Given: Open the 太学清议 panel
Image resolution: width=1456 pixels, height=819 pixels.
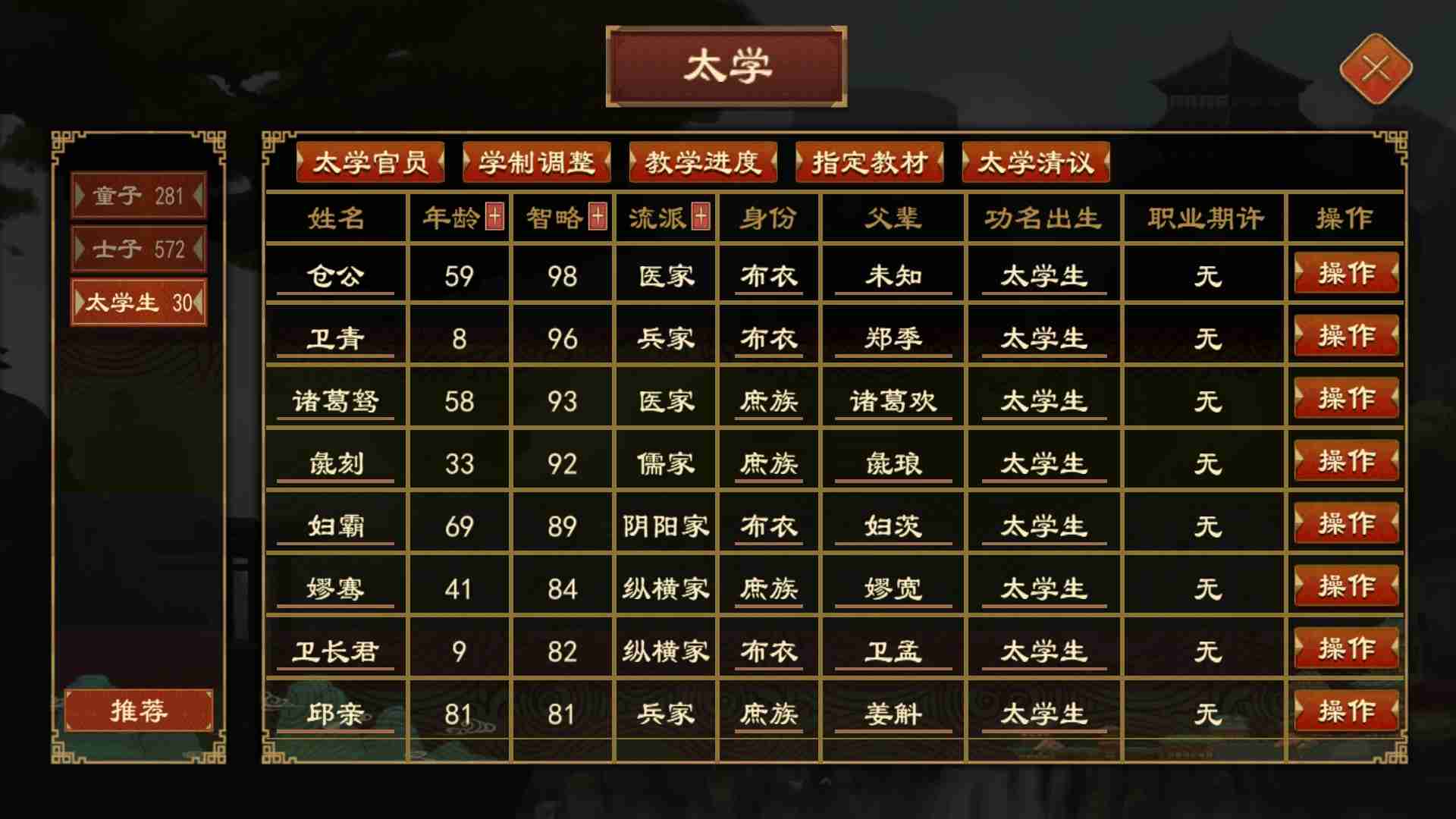Looking at the screenshot, I should 1037,162.
